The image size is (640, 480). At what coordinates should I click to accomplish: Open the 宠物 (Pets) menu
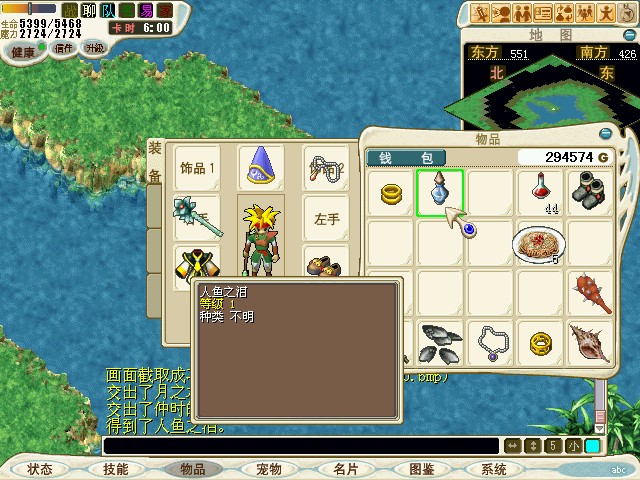tap(269, 469)
